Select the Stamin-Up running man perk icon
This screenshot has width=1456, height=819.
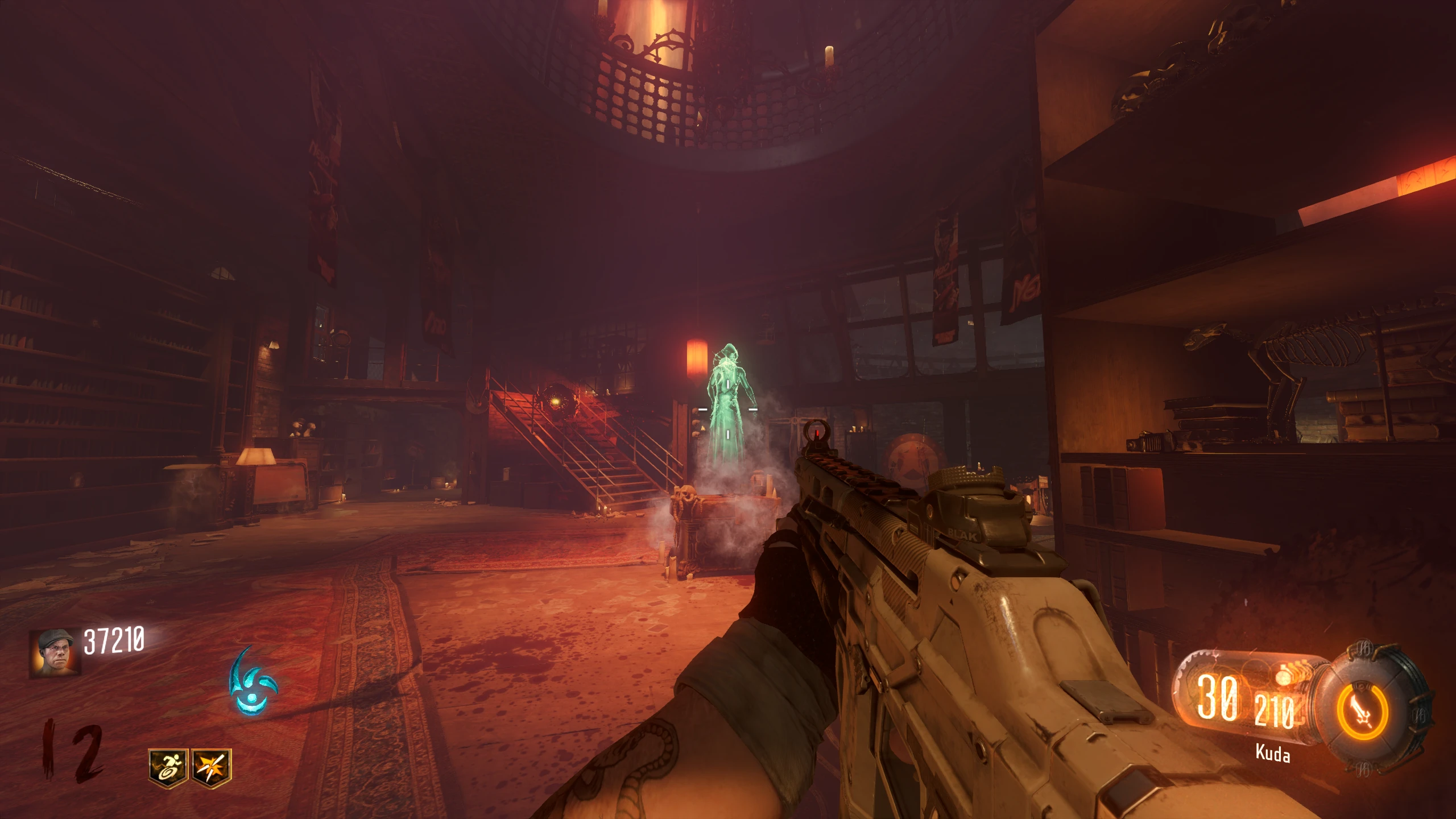168,768
